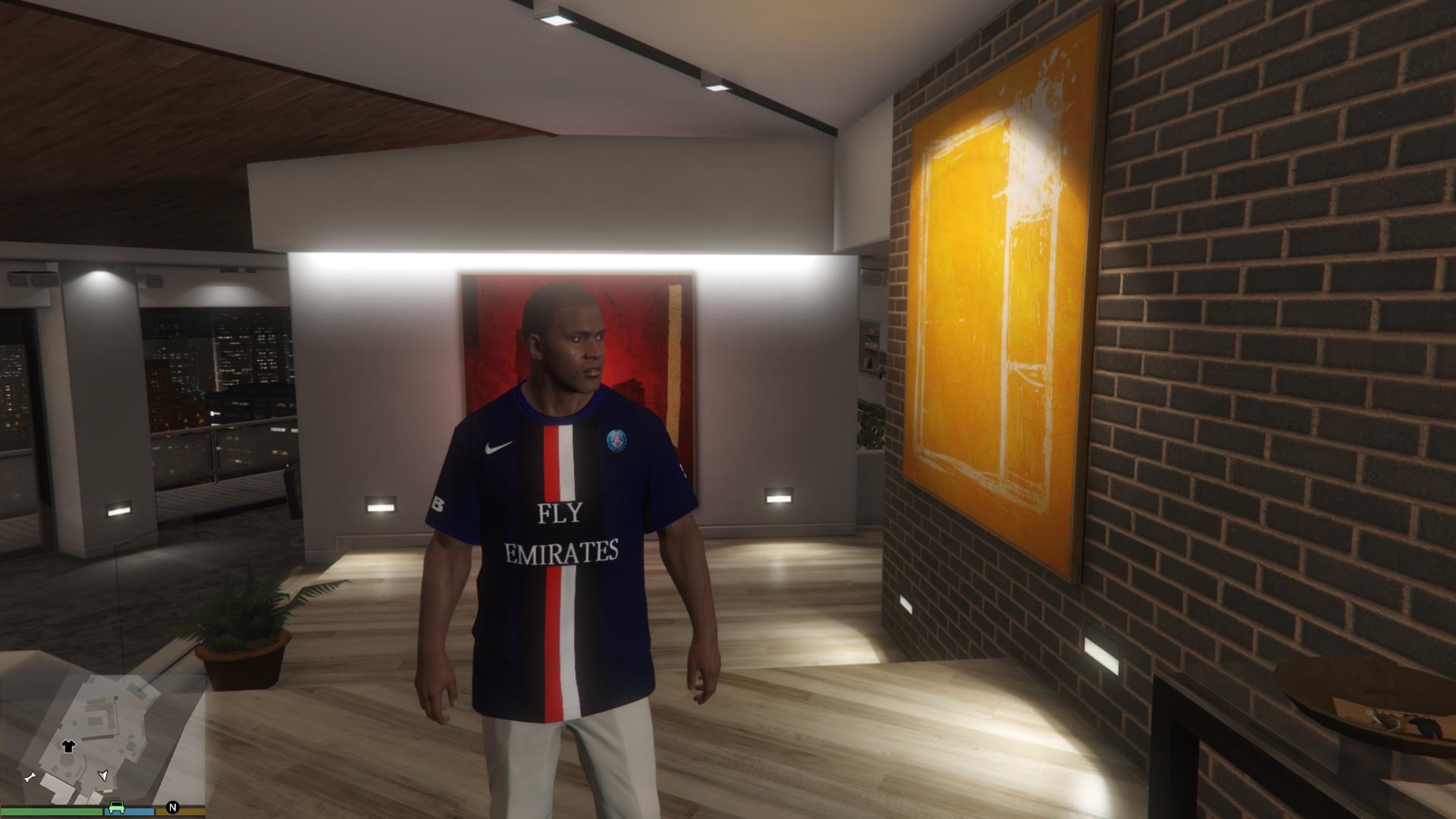Click the north compass N indicator
This screenshot has width=1456, height=819.
[173, 807]
